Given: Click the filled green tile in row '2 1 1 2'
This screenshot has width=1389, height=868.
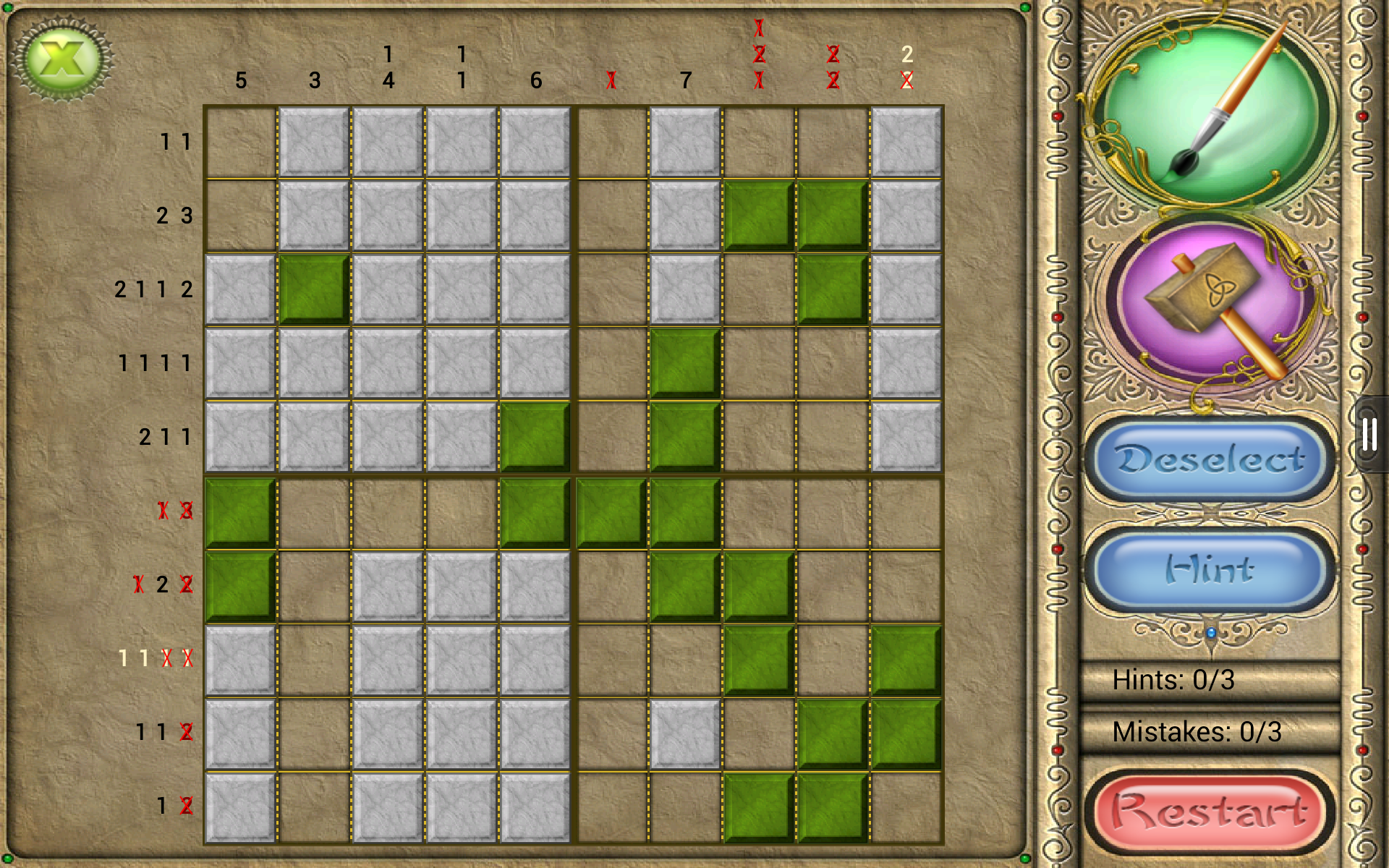Looking at the screenshot, I should tap(313, 289).
